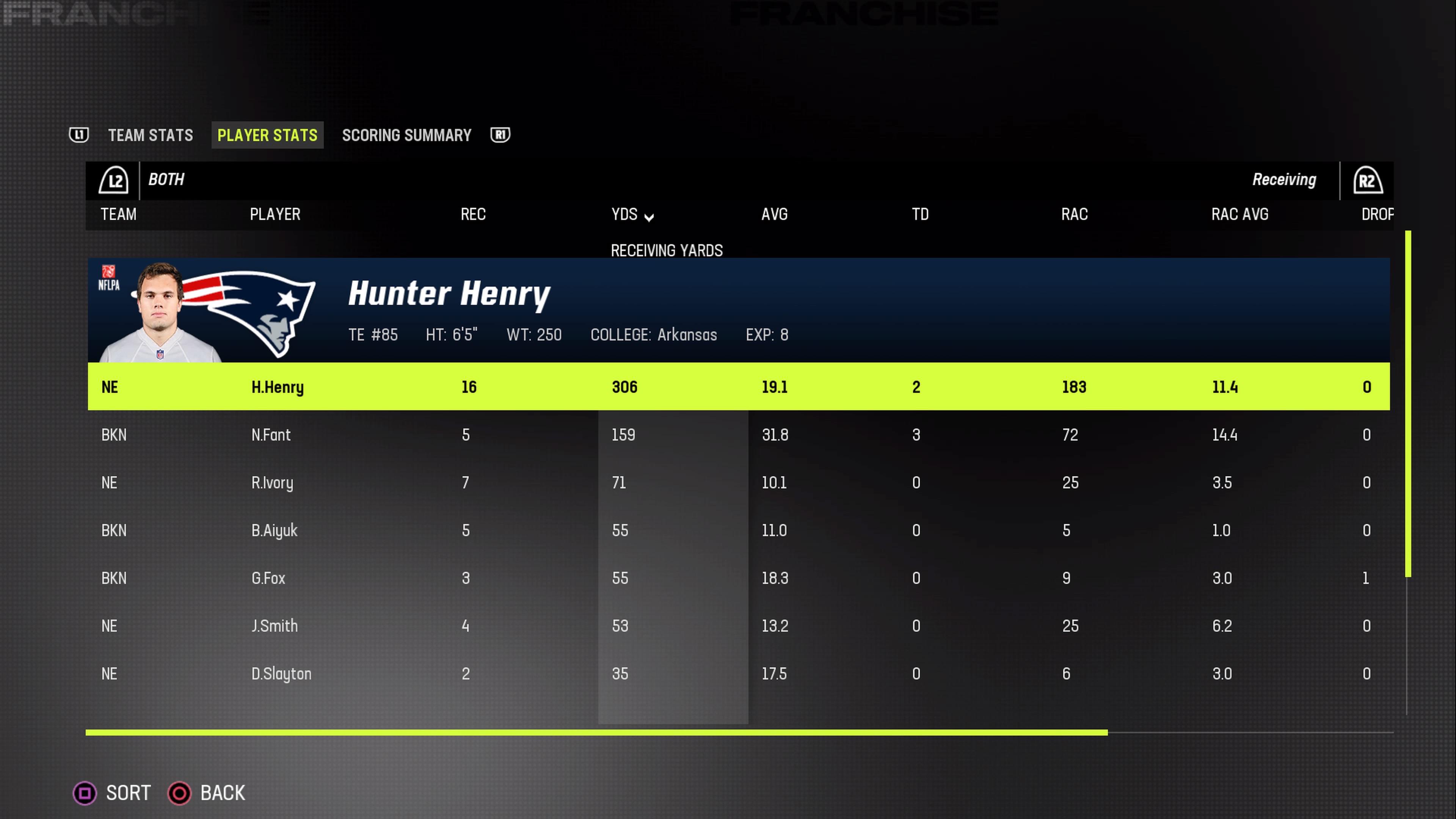Select the Player Stats tab

coord(267,135)
